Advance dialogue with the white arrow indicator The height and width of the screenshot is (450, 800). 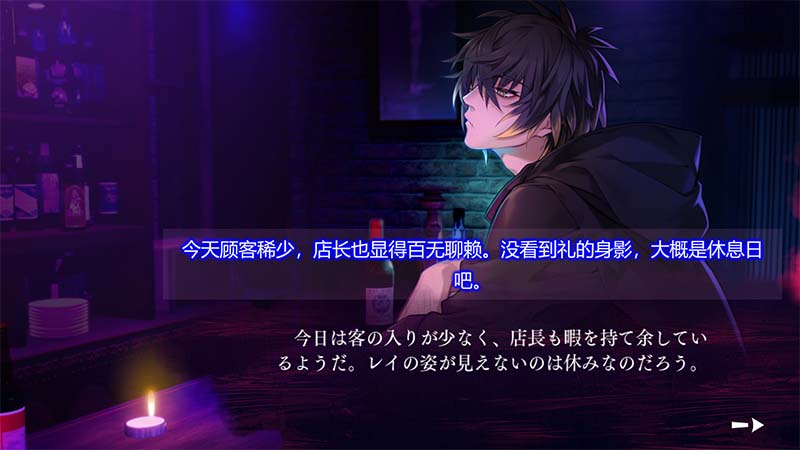click(x=748, y=425)
